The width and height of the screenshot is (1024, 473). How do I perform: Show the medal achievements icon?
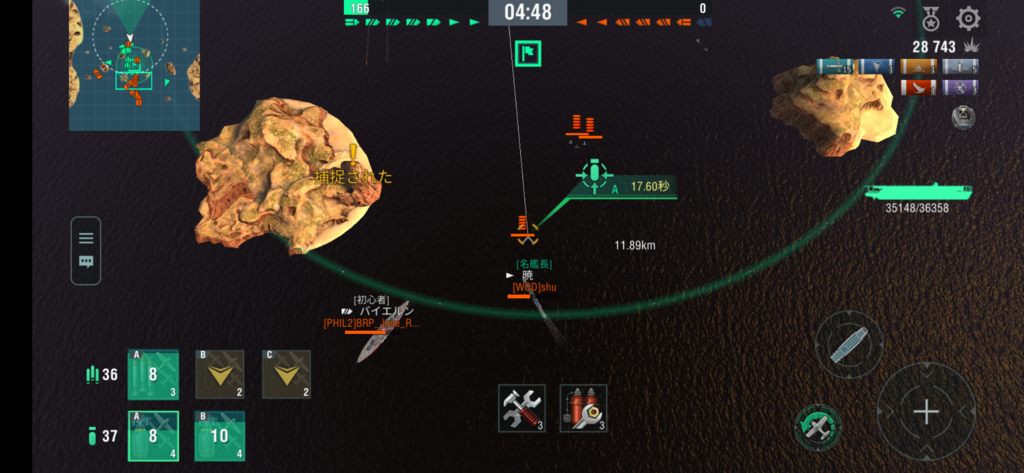[x=931, y=18]
